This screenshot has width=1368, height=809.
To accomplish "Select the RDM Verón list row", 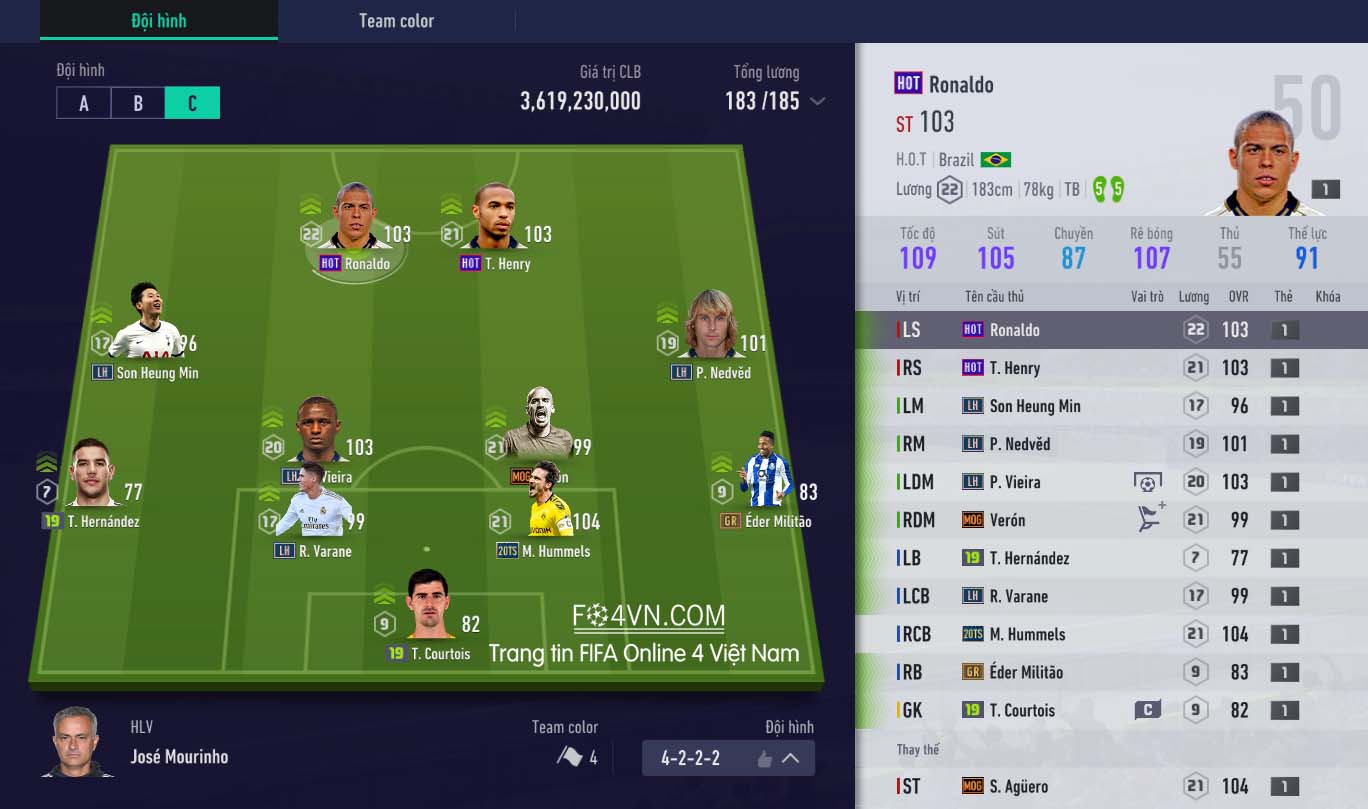I will [x=1111, y=520].
